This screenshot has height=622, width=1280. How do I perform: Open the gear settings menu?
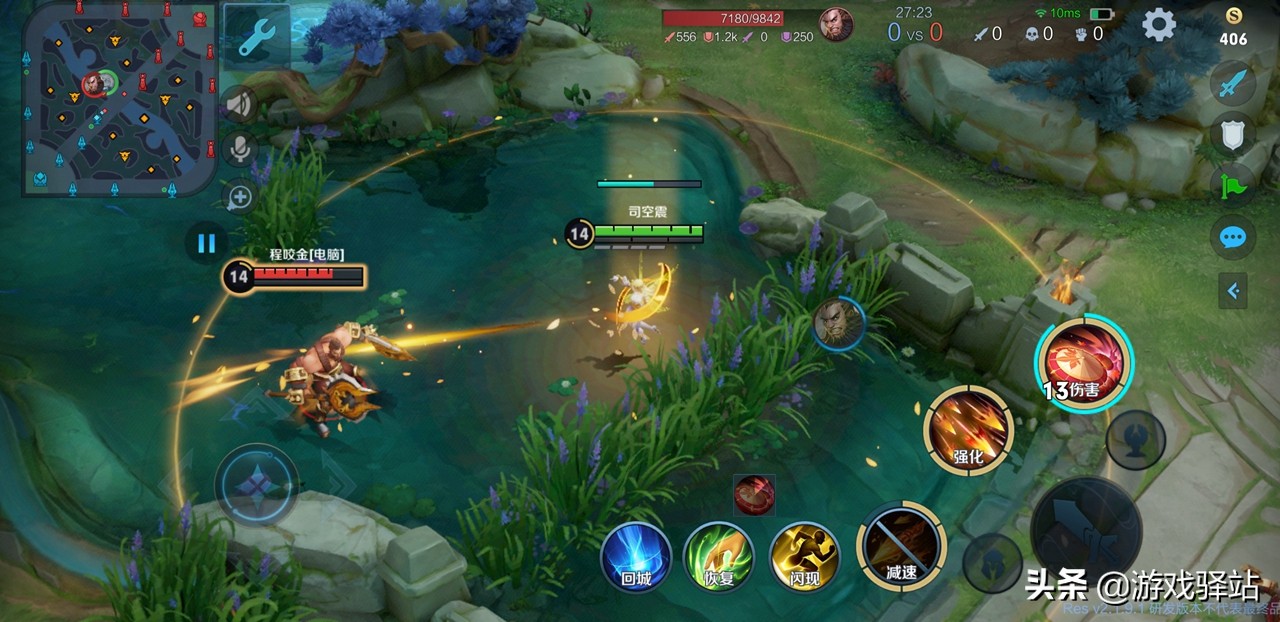tap(1159, 24)
